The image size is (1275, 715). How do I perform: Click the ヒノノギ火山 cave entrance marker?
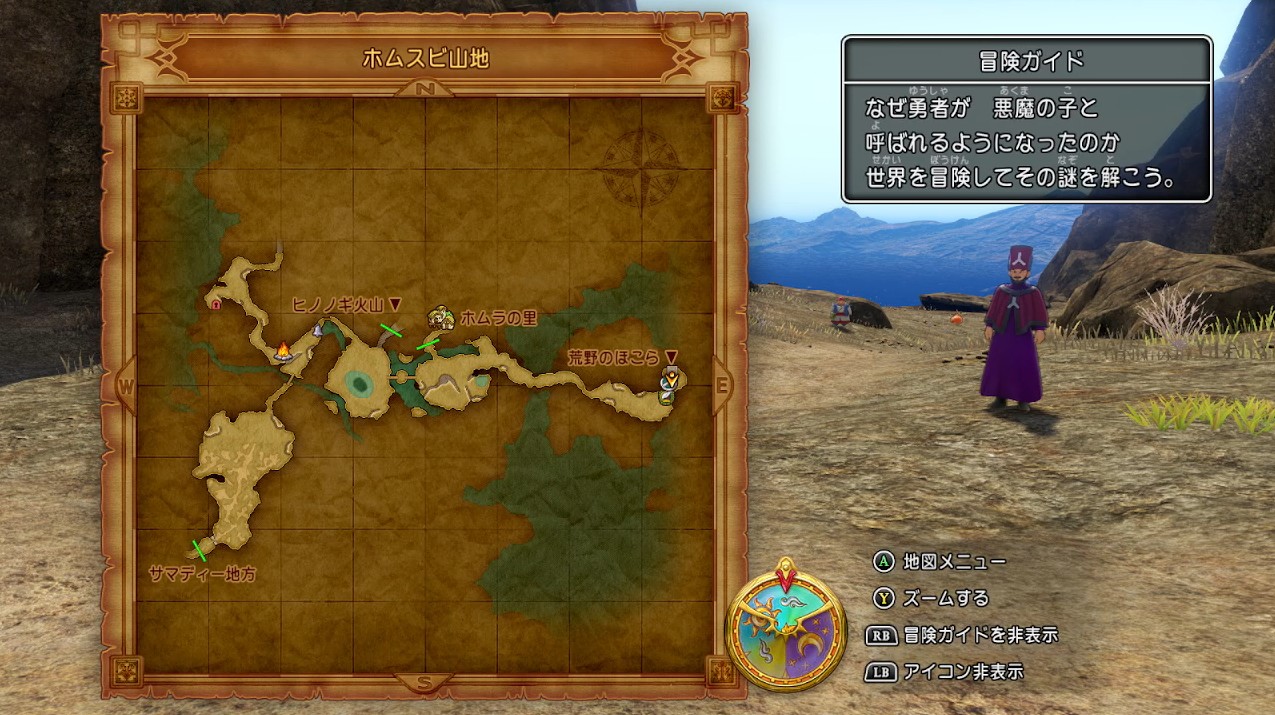[x=319, y=327]
